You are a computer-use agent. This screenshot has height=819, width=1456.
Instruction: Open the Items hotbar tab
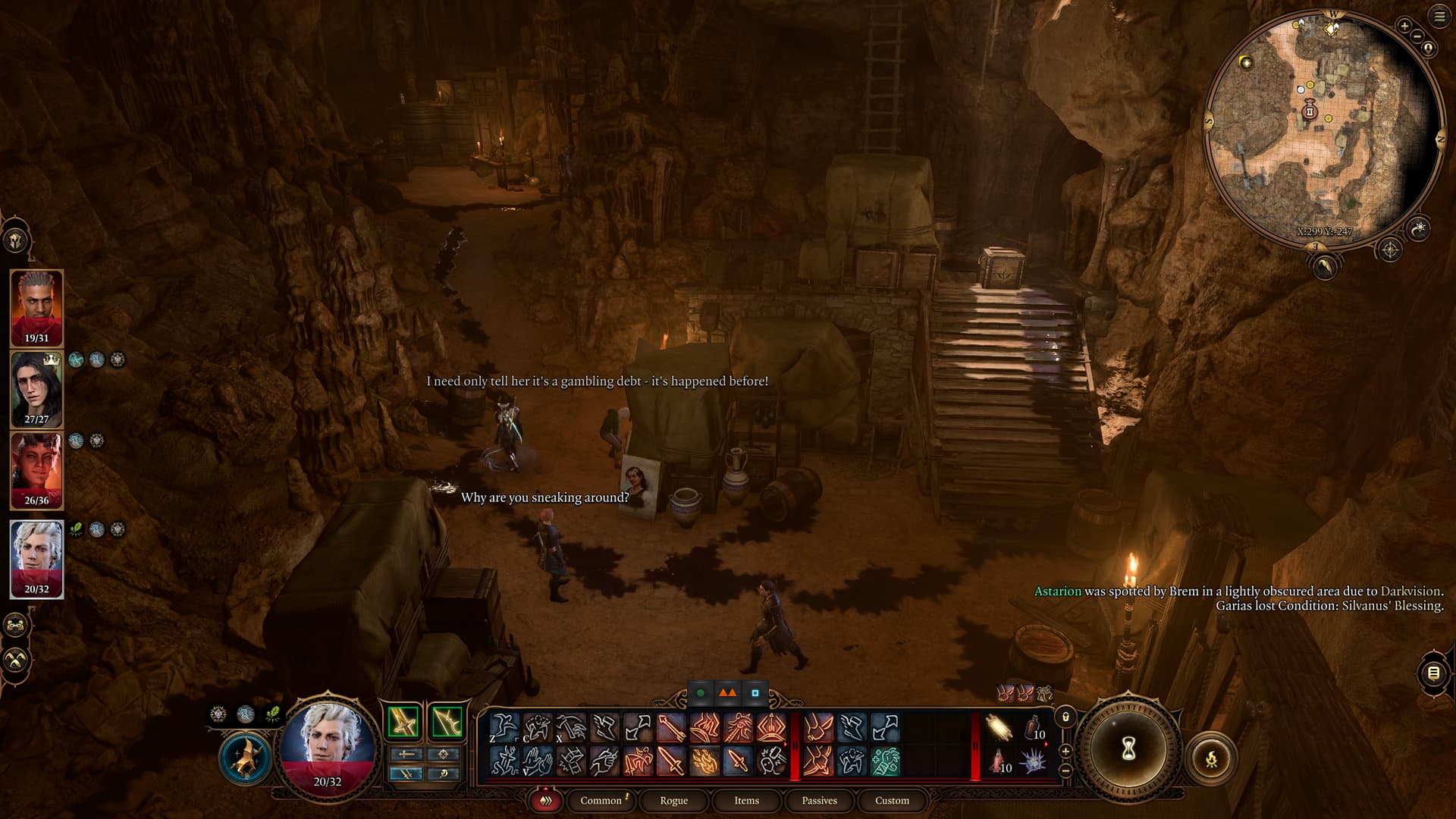coord(746,800)
